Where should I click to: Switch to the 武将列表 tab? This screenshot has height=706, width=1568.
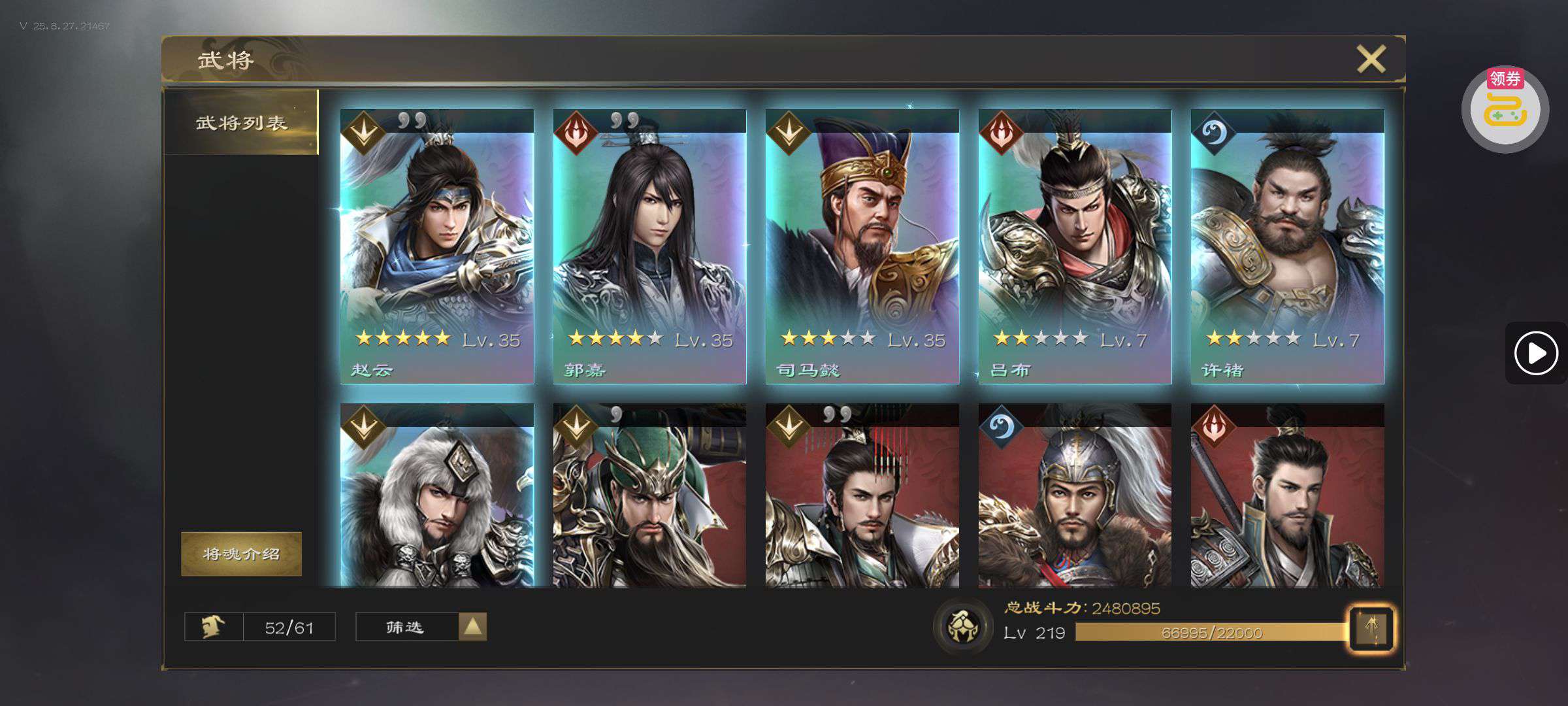pyautogui.click(x=241, y=122)
